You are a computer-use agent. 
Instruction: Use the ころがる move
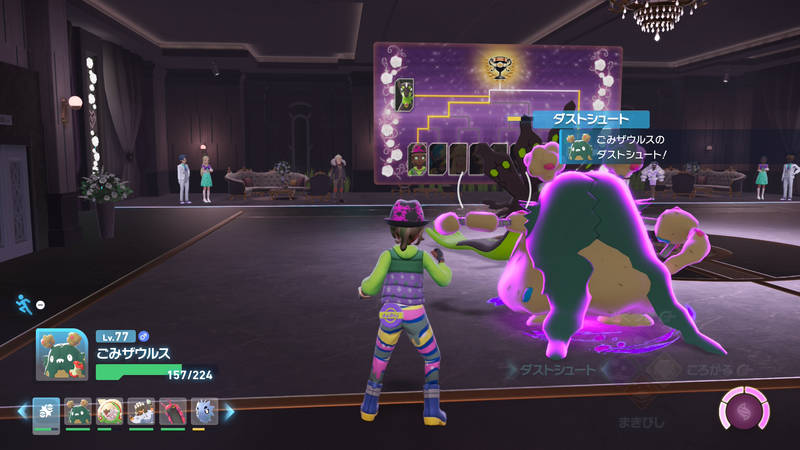point(690,370)
